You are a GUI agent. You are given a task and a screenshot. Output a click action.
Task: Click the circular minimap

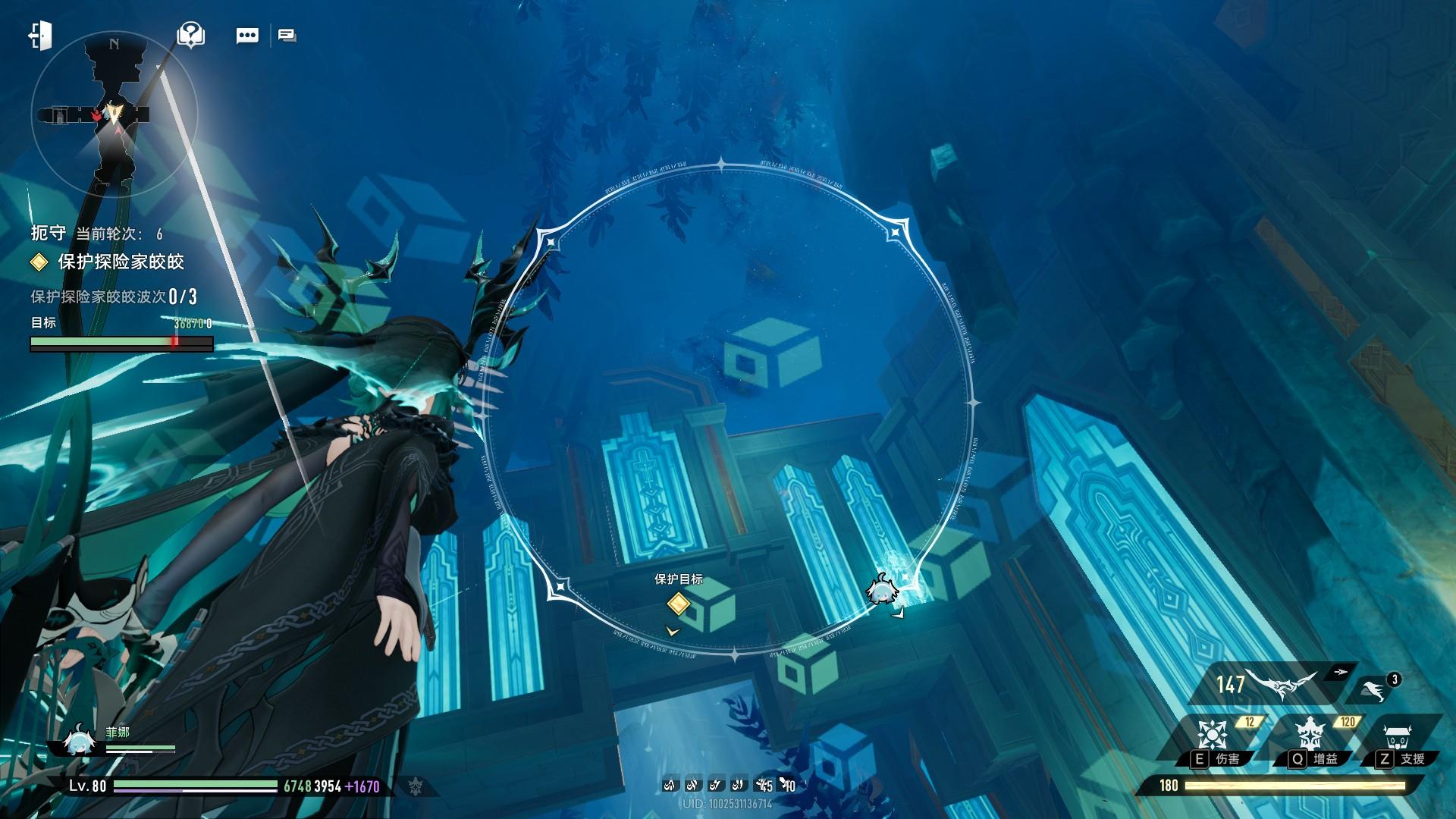[x=115, y=115]
